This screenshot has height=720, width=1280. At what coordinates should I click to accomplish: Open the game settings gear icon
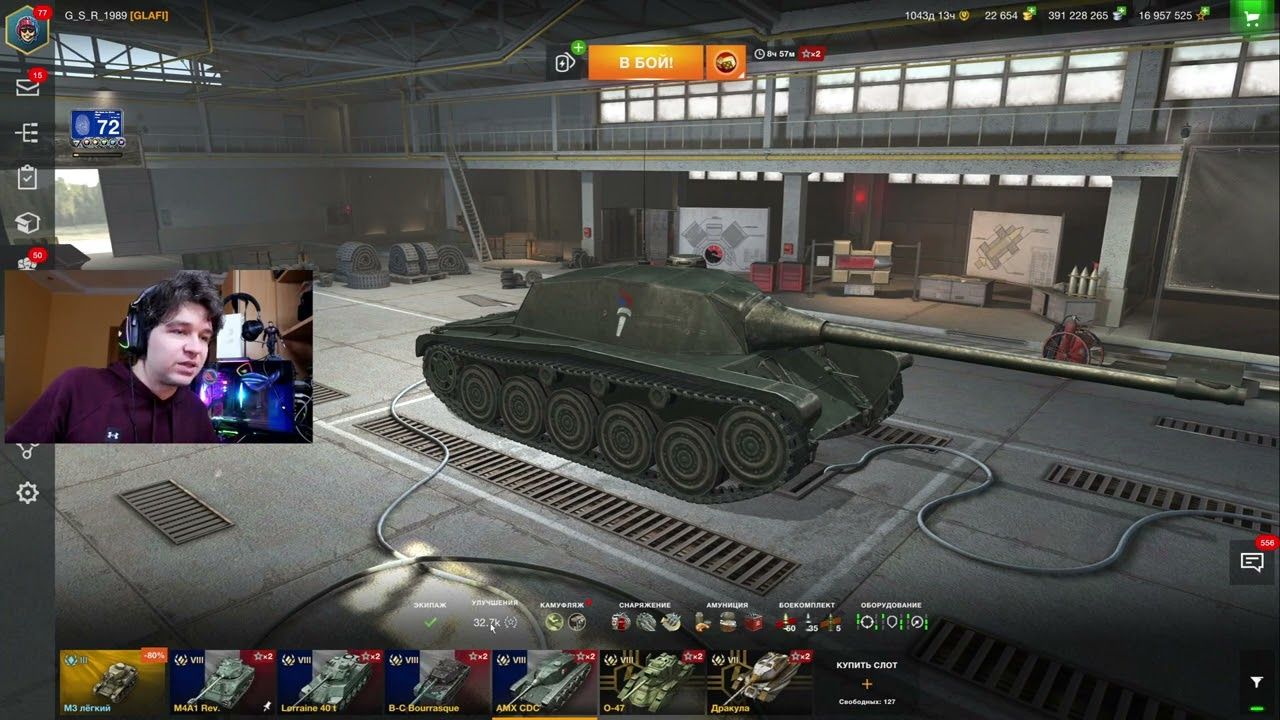click(x=27, y=492)
